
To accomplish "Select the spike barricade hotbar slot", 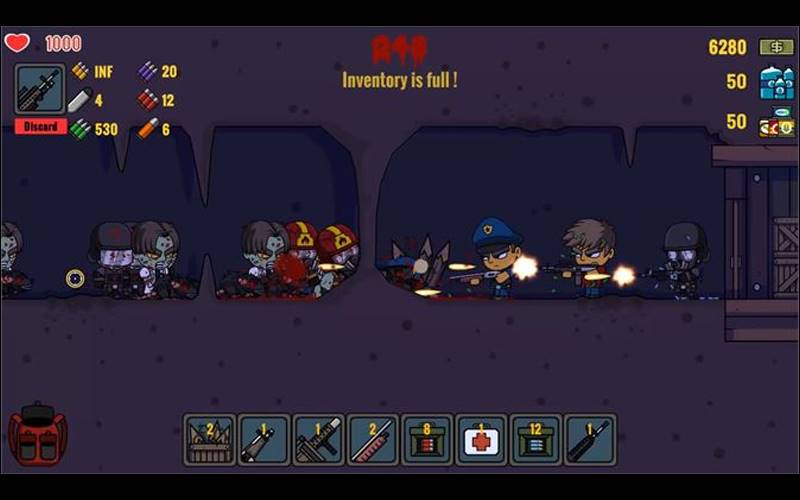I will tap(210, 440).
